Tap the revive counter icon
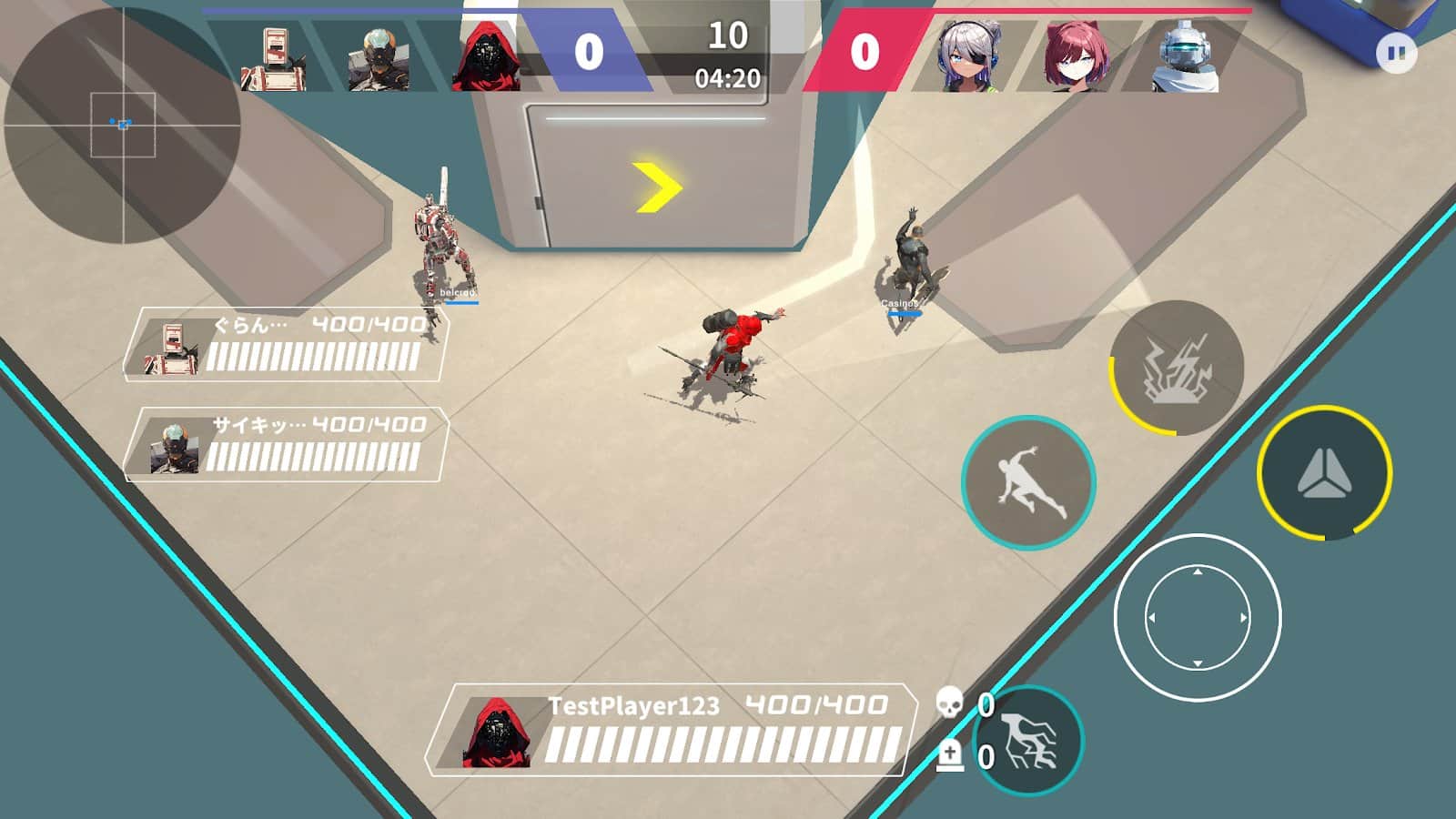 point(949,756)
